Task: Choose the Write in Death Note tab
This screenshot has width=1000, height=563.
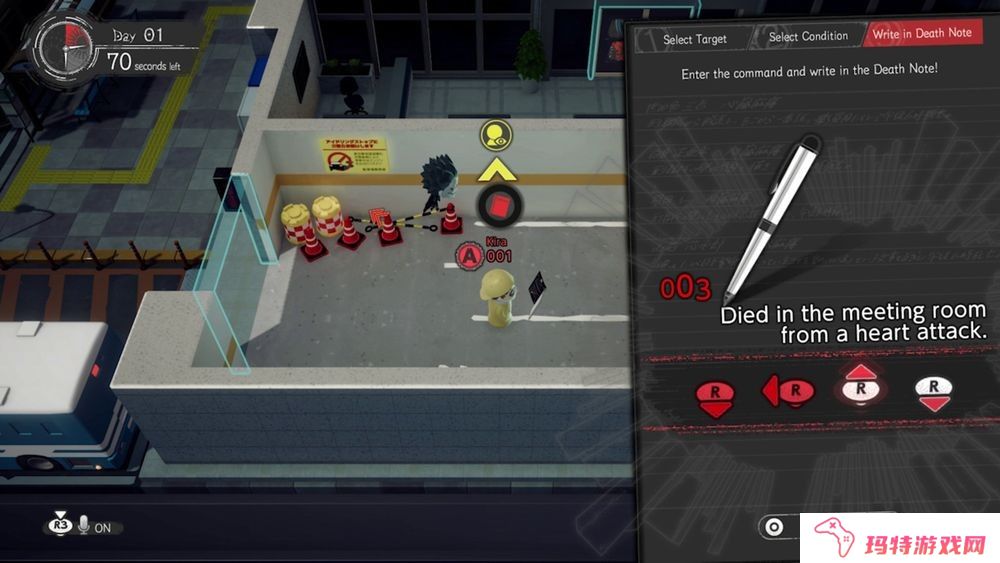Action: click(x=921, y=33)
